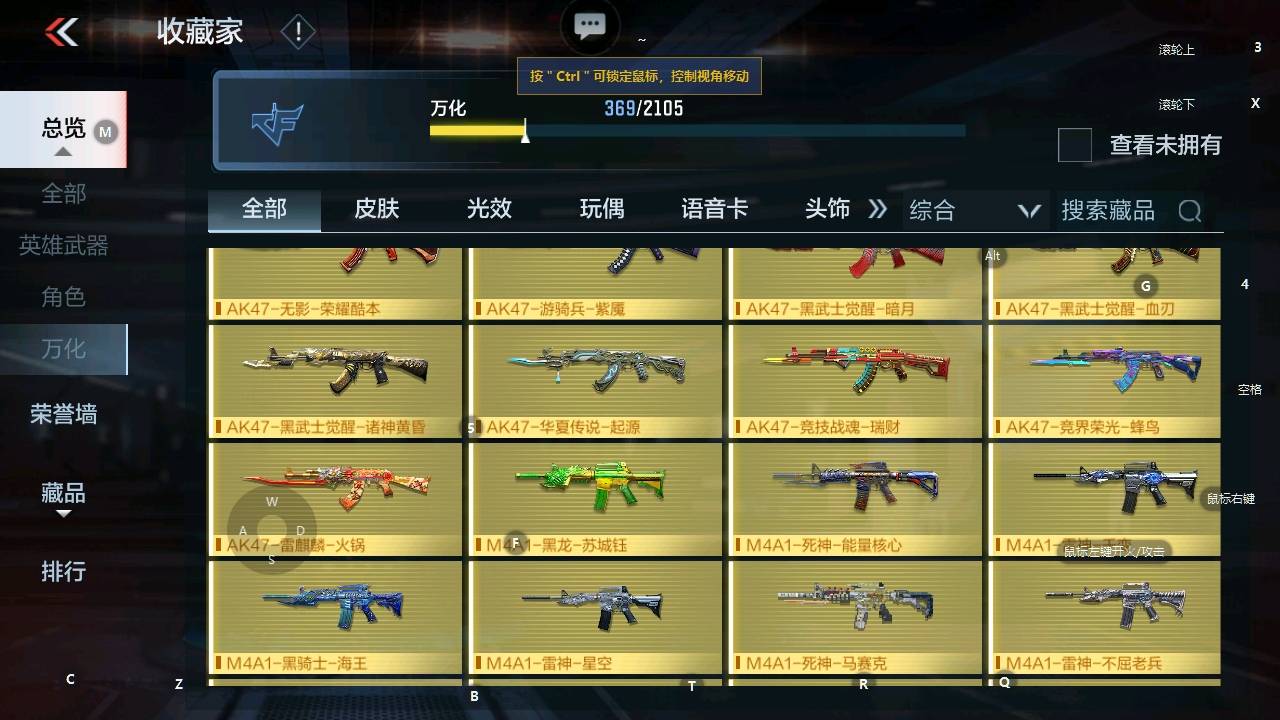This screenshot has height=720, width=1280.
Task: Select 角色 in the sidebar
Action: tap(62, 296)
